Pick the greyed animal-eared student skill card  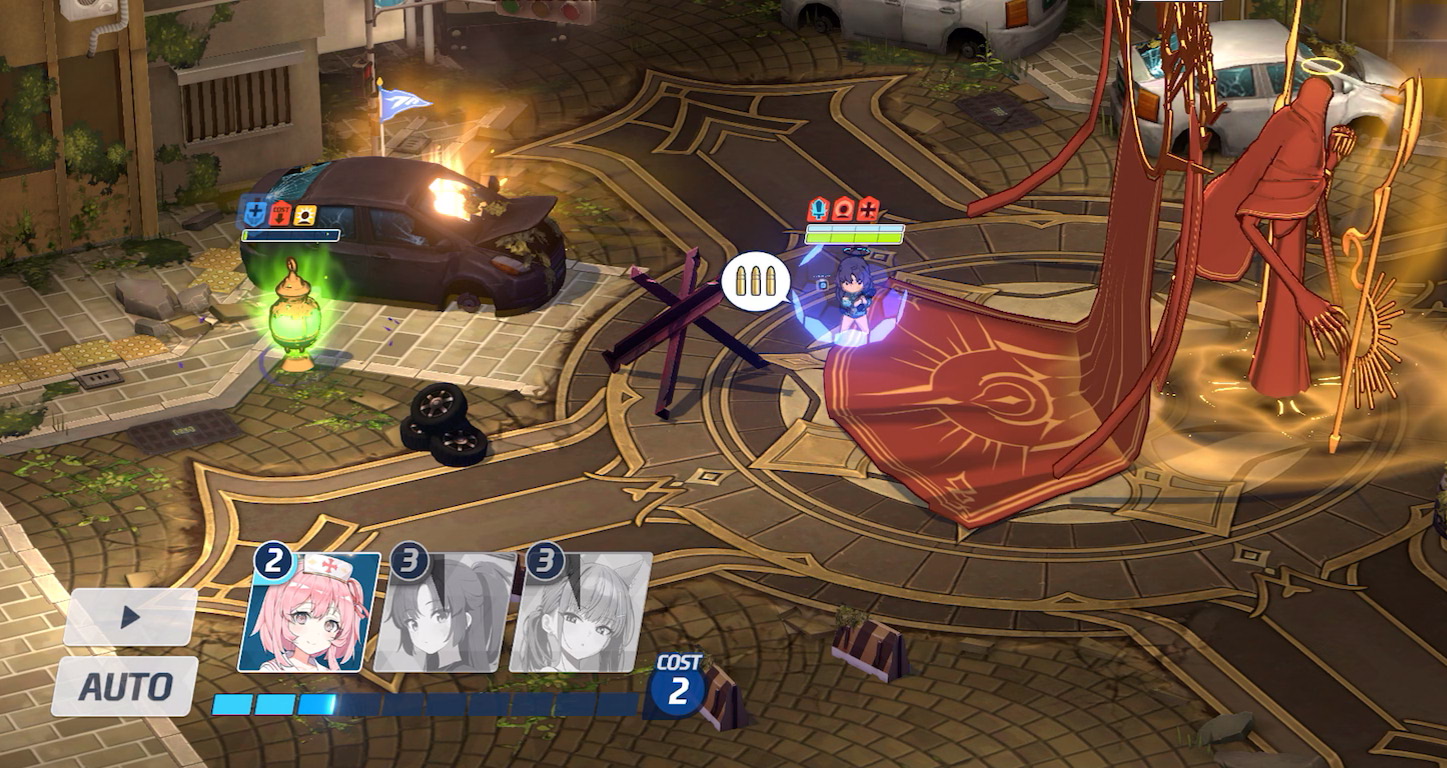pyautogui.click(x=581, y=612)
